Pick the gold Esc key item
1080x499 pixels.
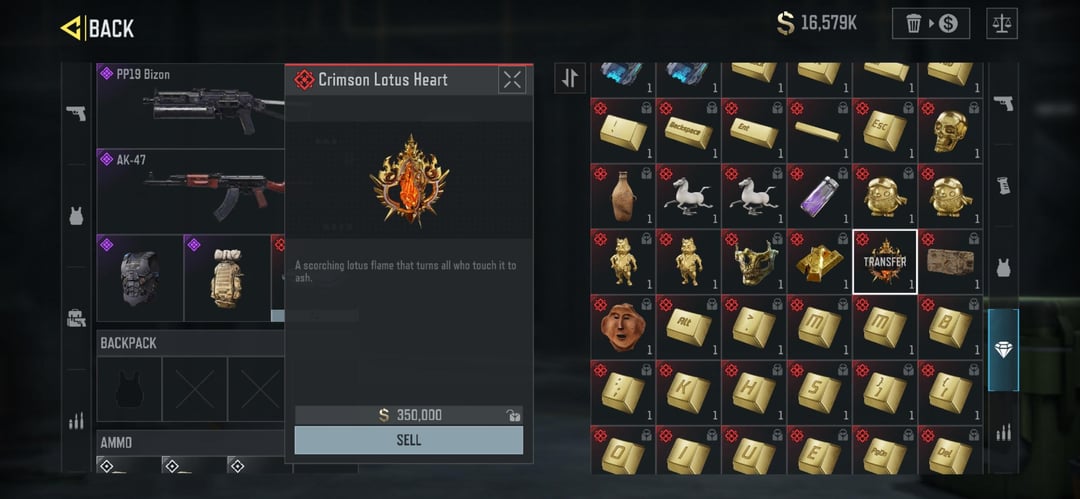click(885, 130)
